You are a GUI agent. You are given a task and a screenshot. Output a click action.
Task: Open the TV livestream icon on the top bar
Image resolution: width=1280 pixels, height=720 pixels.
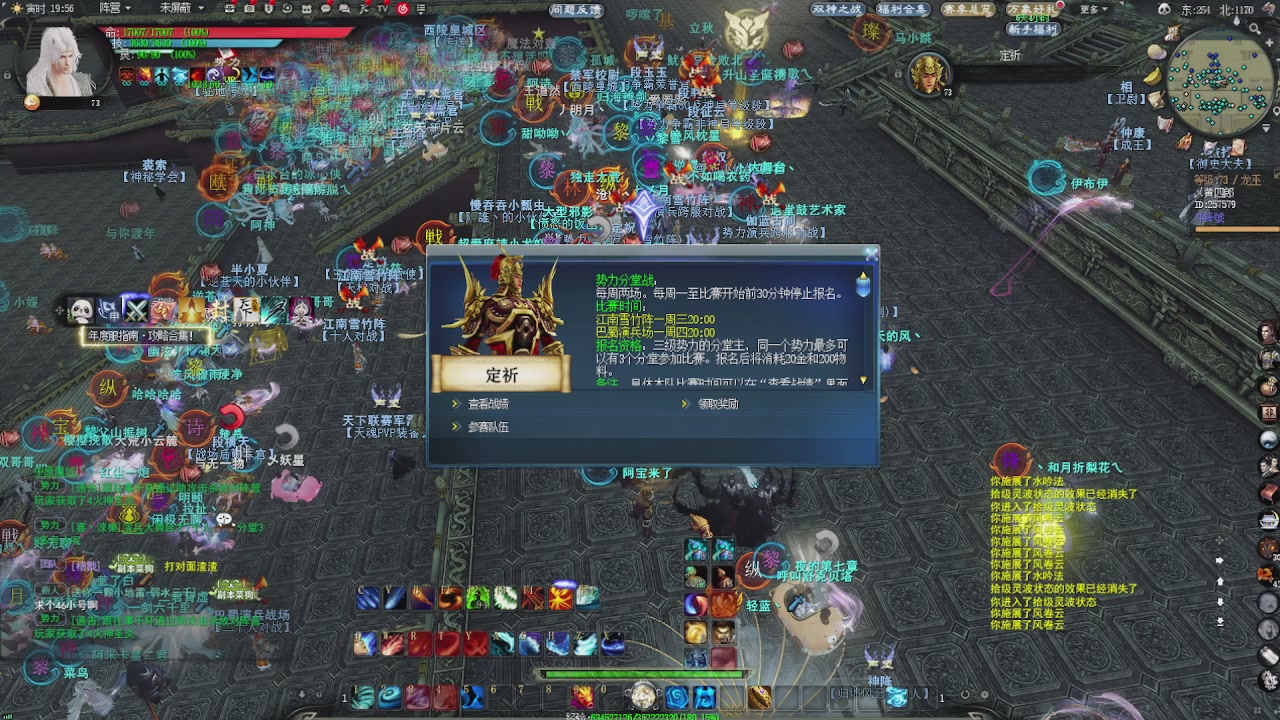tap(383, 8)
